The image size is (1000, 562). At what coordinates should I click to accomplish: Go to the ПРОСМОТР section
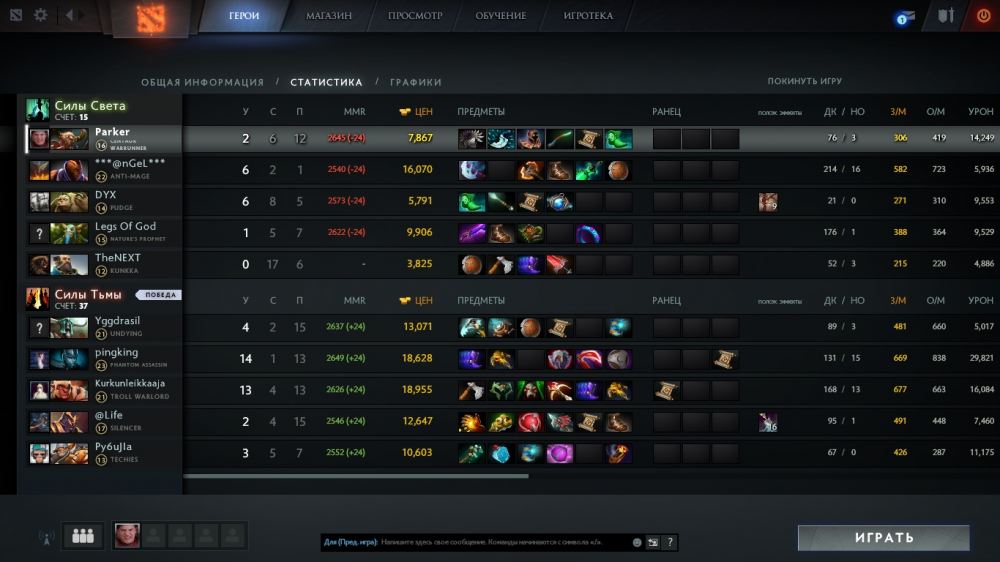pos(415,16)
